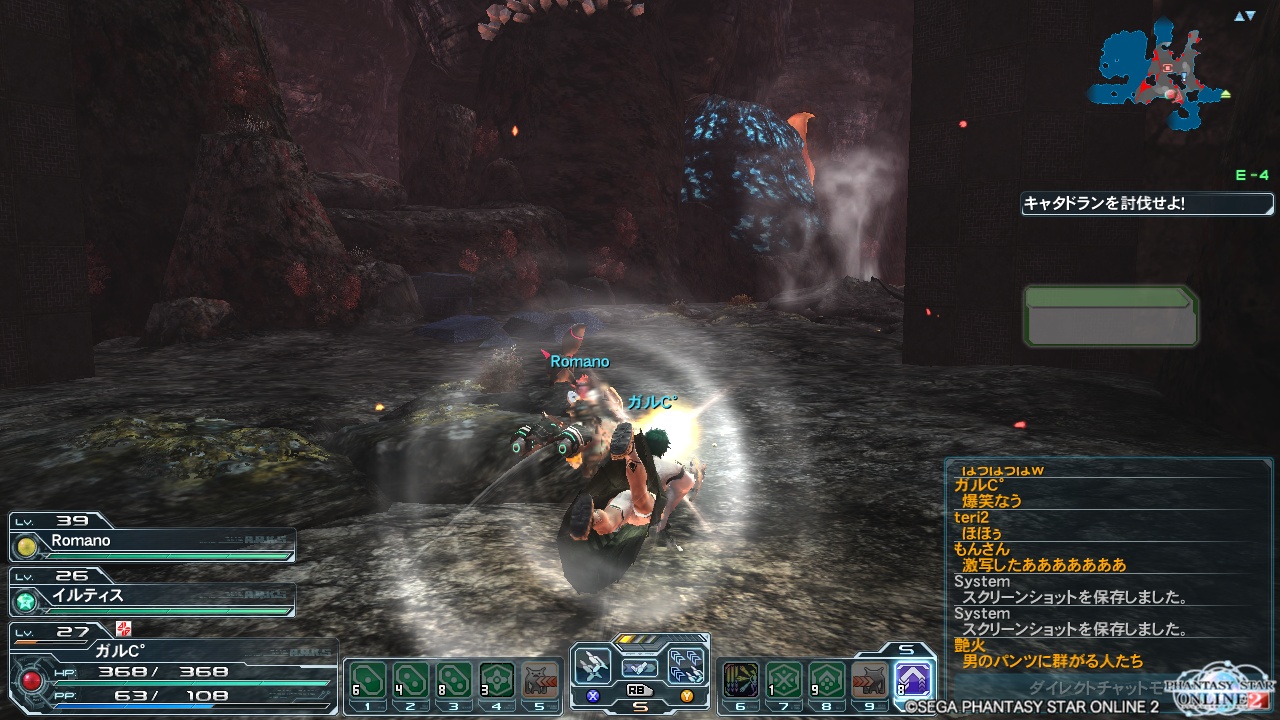1280x720 pixels.
Task: Select the right weapon action icon
Action: tap(686, 665)
